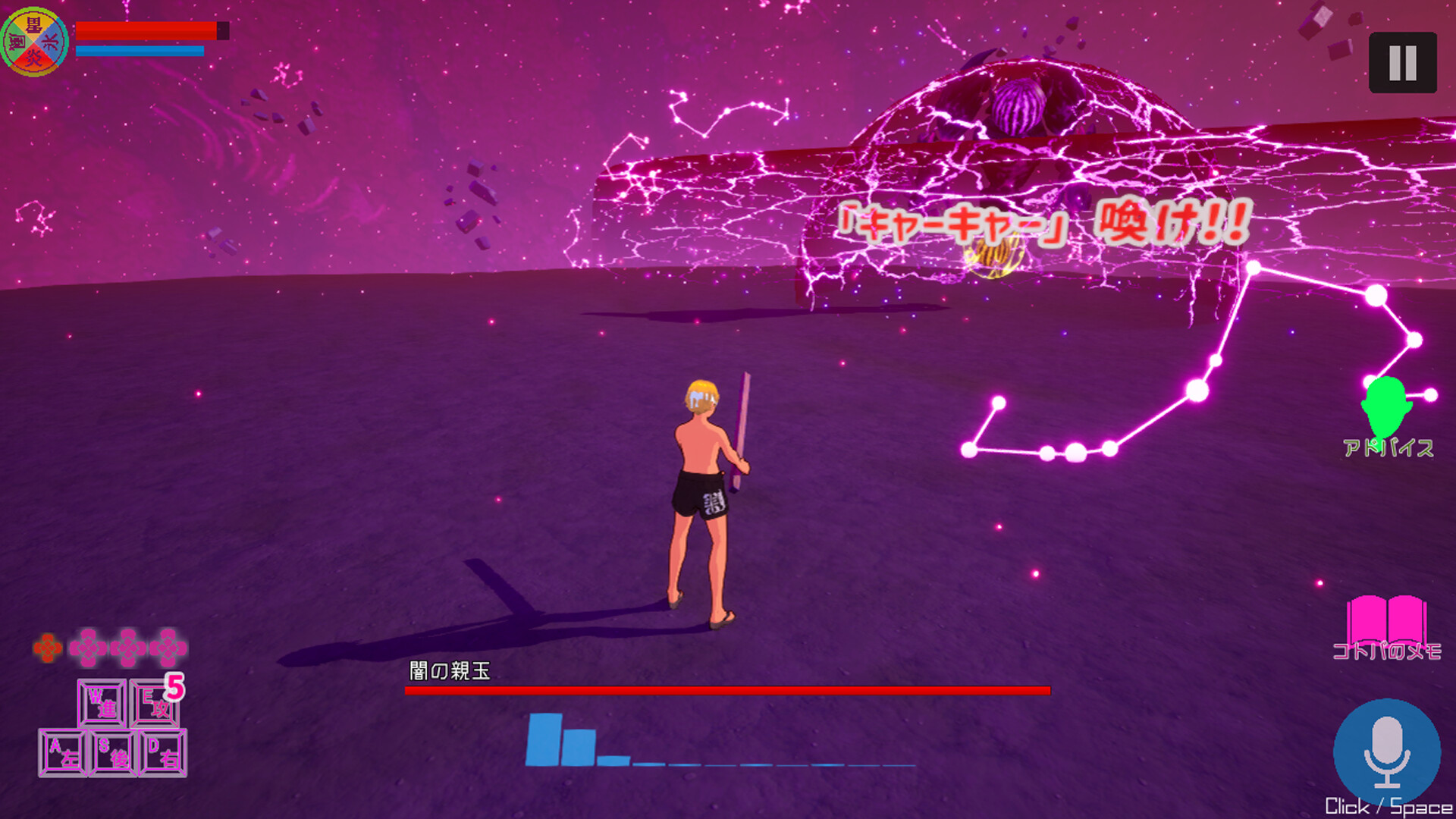Click the red highlighted D-pad icon
Viewport: 1456px width, 819px height.
[47, 647]
